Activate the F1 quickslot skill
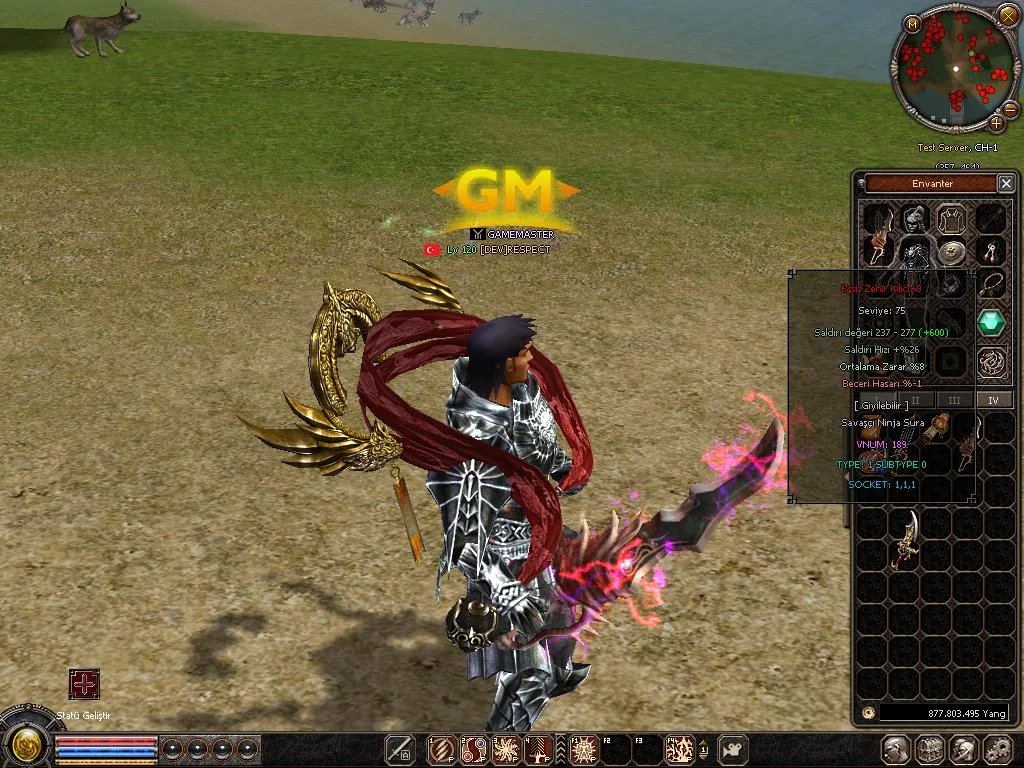The width and height of the screenshot is (1024, 768). [584, 749]
